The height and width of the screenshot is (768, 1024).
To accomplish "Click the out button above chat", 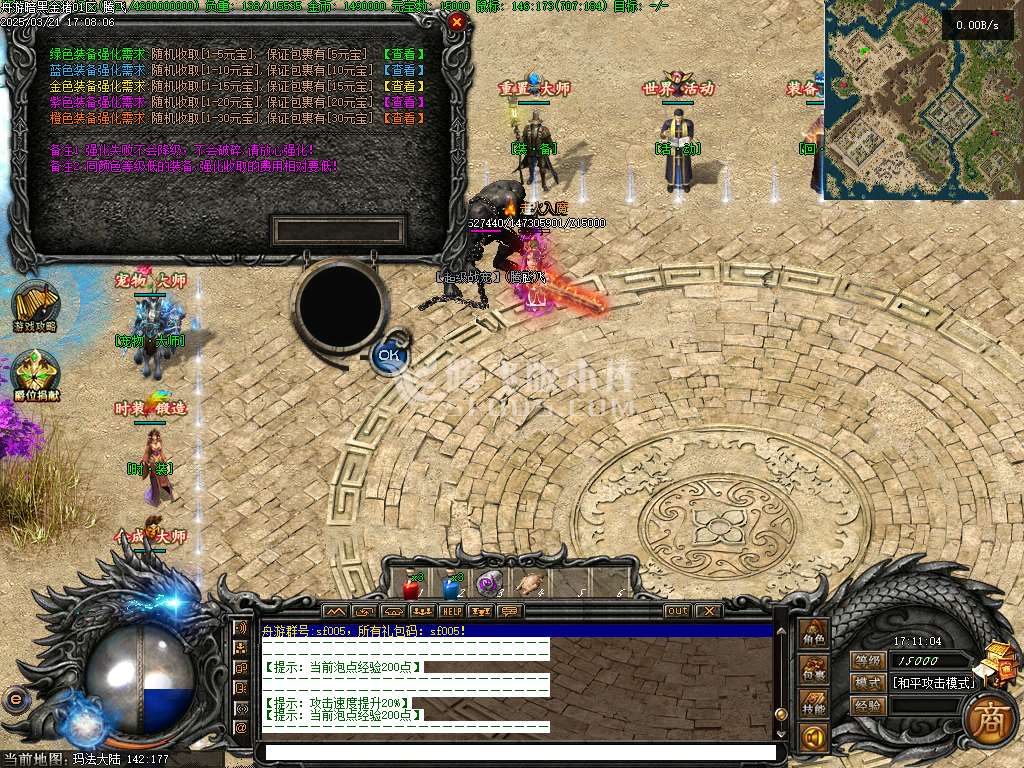I will 677,611.
